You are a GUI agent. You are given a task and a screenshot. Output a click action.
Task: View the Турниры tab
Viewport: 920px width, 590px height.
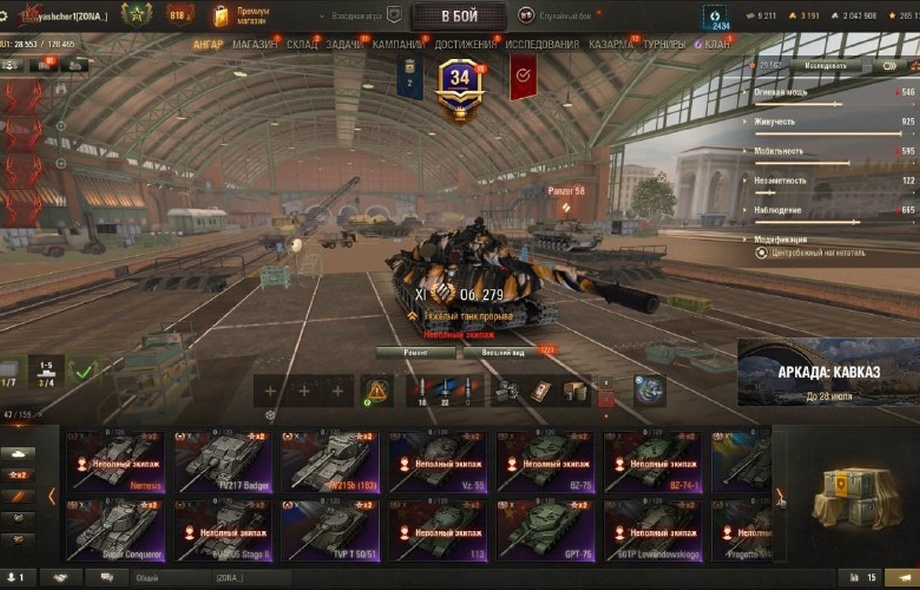[664, 45]
